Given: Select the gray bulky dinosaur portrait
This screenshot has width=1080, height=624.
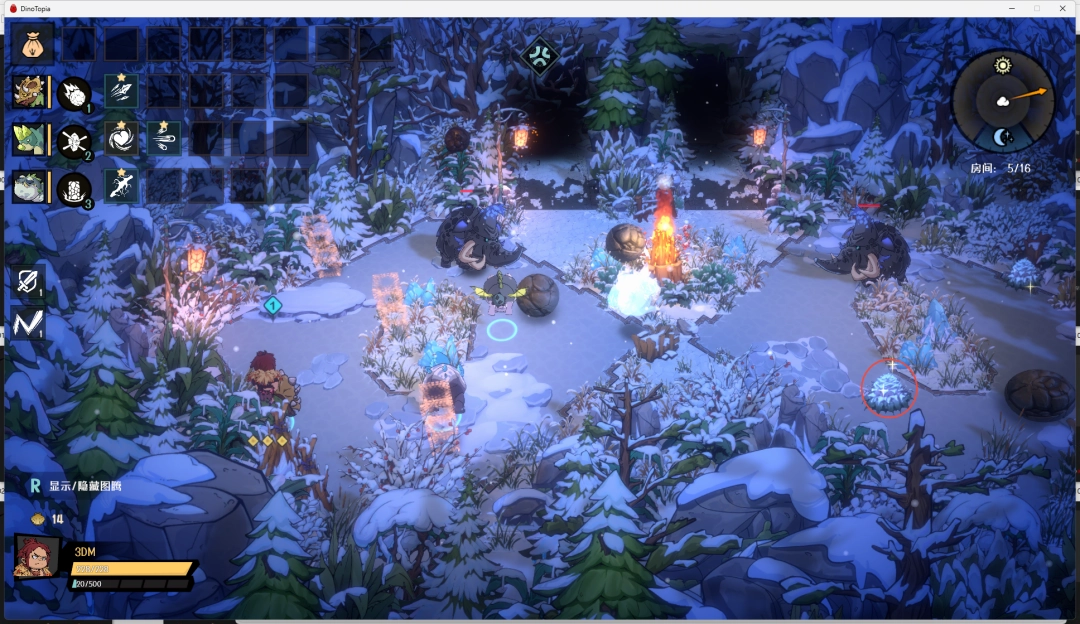Looking at the screenshot, I should coord(28,187).
